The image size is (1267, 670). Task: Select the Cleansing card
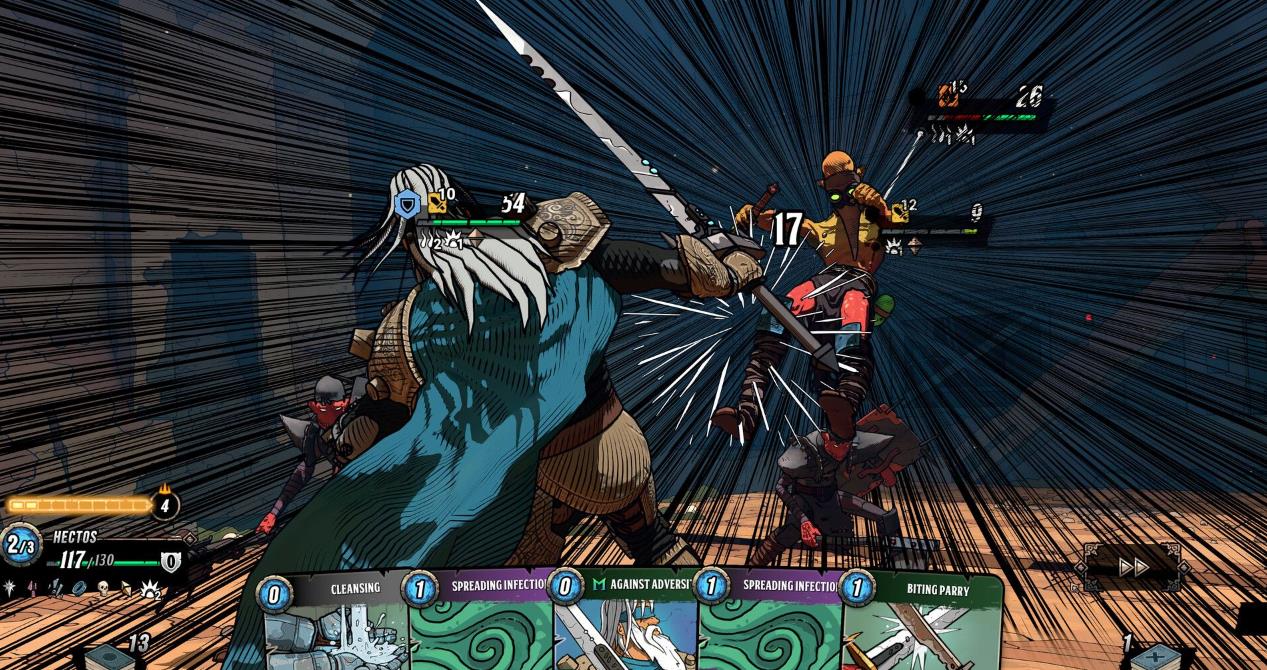(x=335, y=625)
